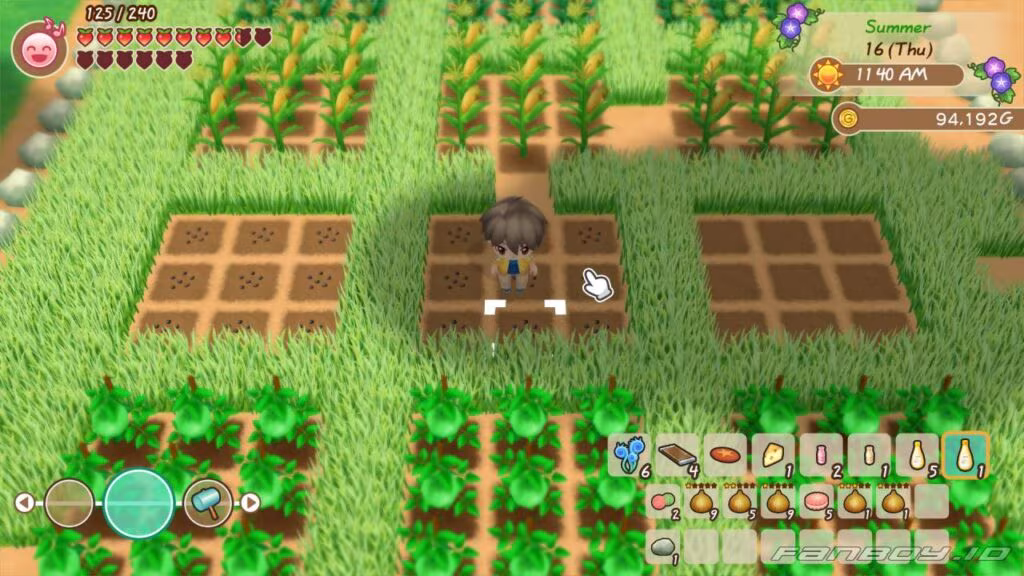Choose the chocolate bar slot

coord(677,456)
